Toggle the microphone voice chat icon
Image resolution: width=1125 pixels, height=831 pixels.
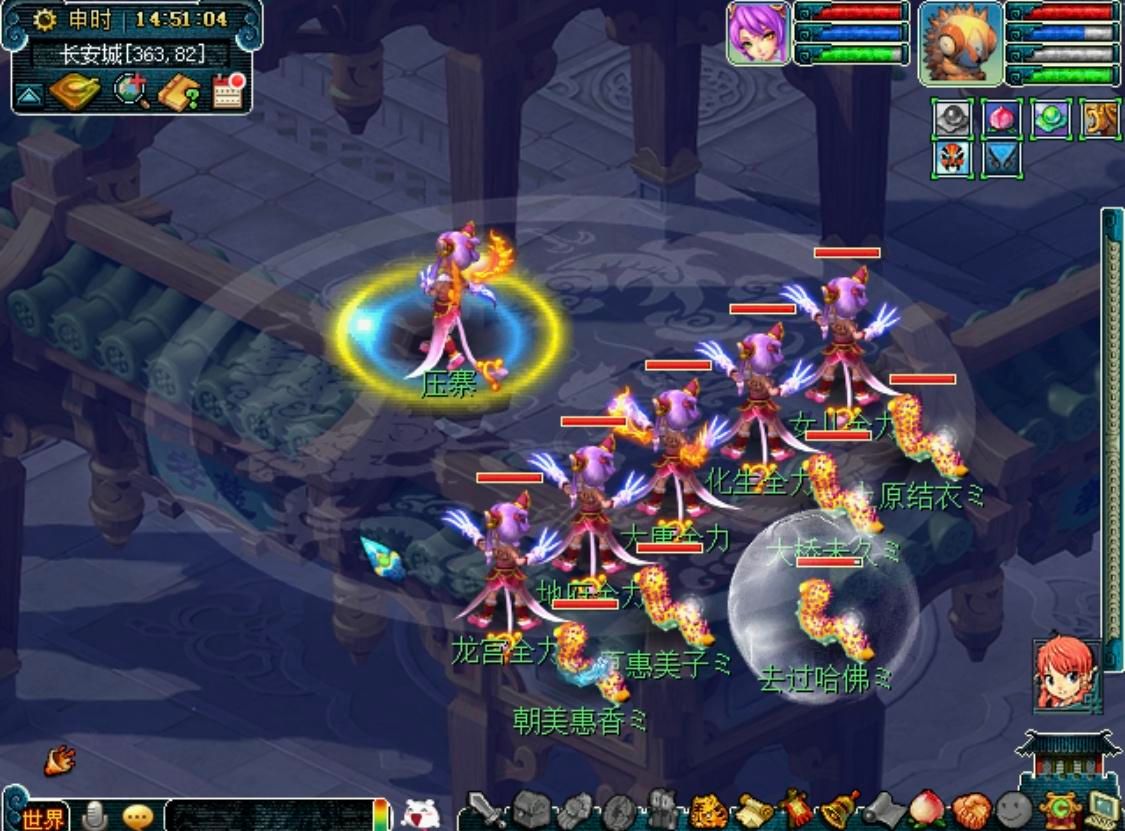point(96,815)
